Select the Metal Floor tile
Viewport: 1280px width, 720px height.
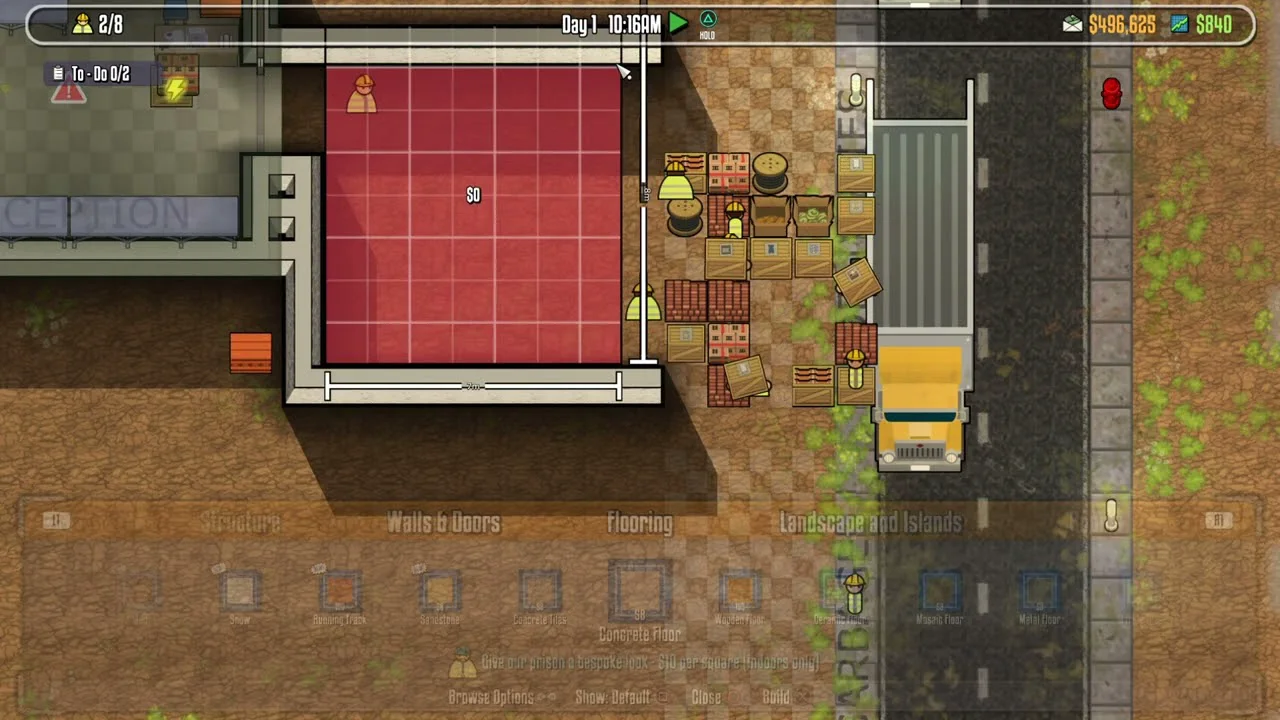pos(1039,593)
